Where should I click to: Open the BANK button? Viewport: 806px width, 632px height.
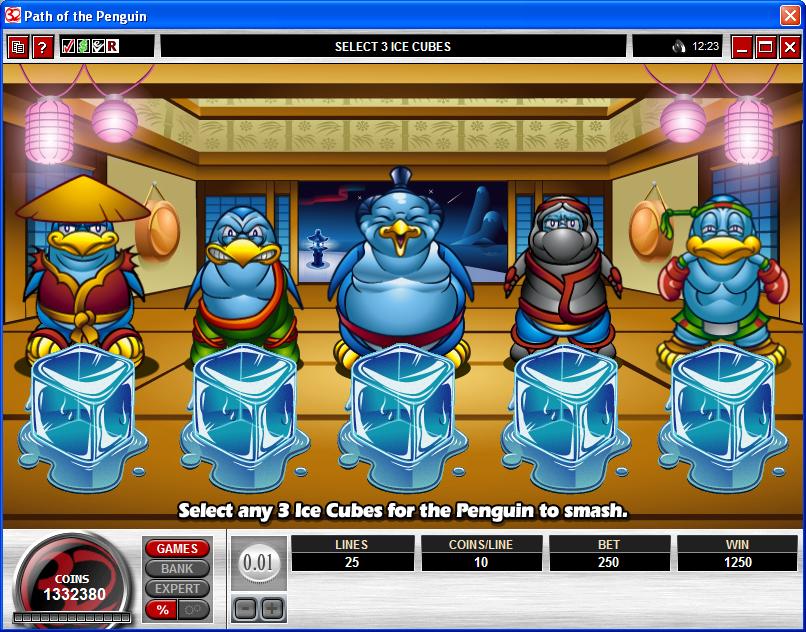pyautogui.click(x=177, y=569)
